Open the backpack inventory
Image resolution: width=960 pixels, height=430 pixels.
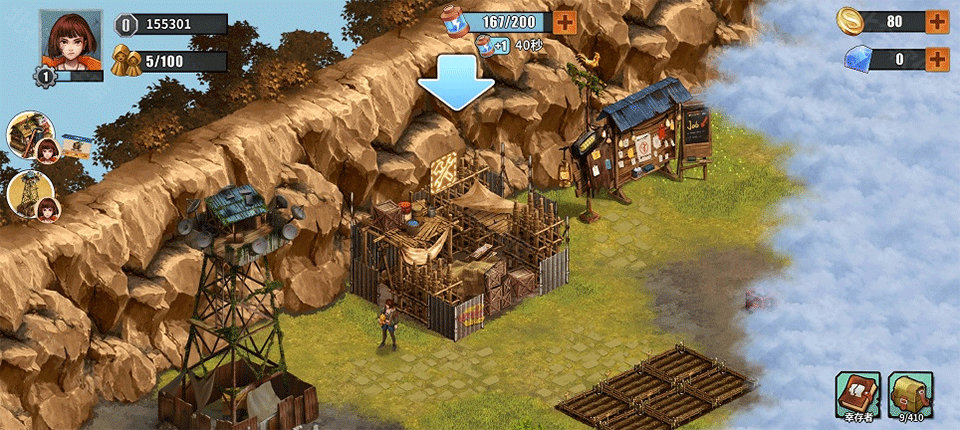[910, 393]
